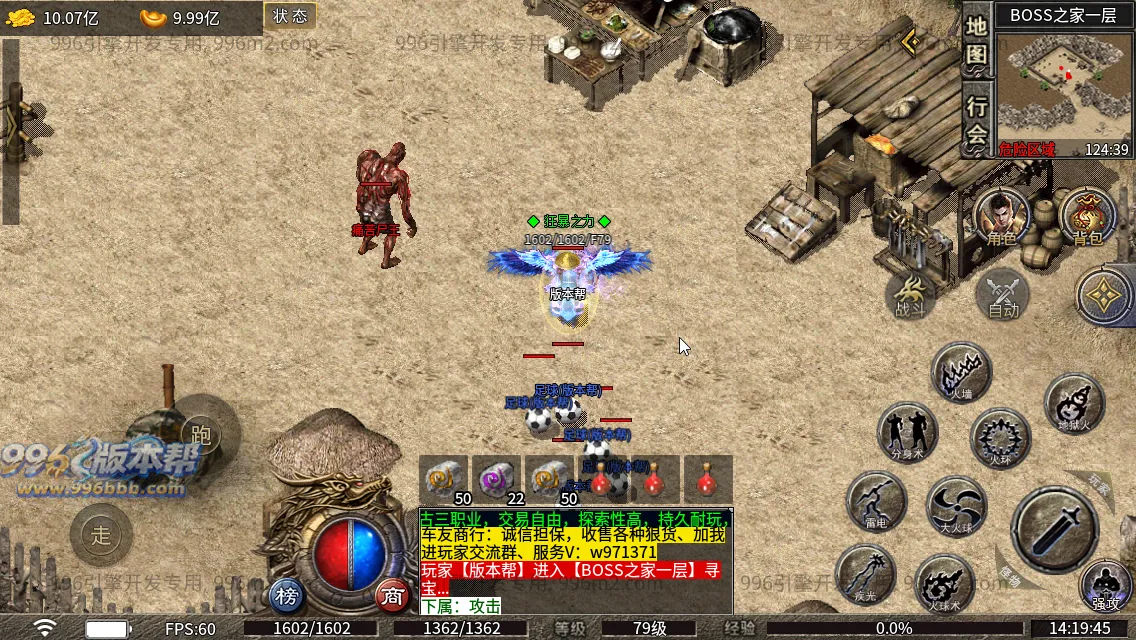Open the 商 shop button
Viewport: 1136px width, 640px height.
[x=393, y=597]
